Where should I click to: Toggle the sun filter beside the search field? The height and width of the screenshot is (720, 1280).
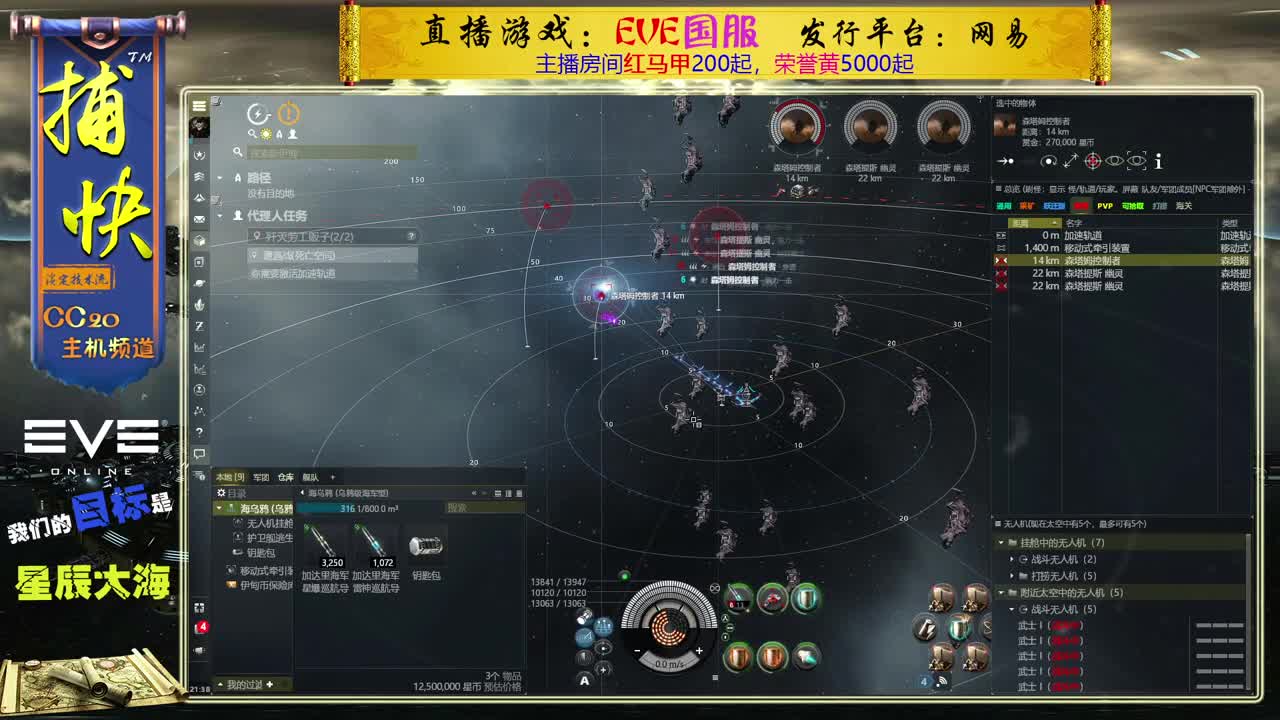click(x=266, y=134)
